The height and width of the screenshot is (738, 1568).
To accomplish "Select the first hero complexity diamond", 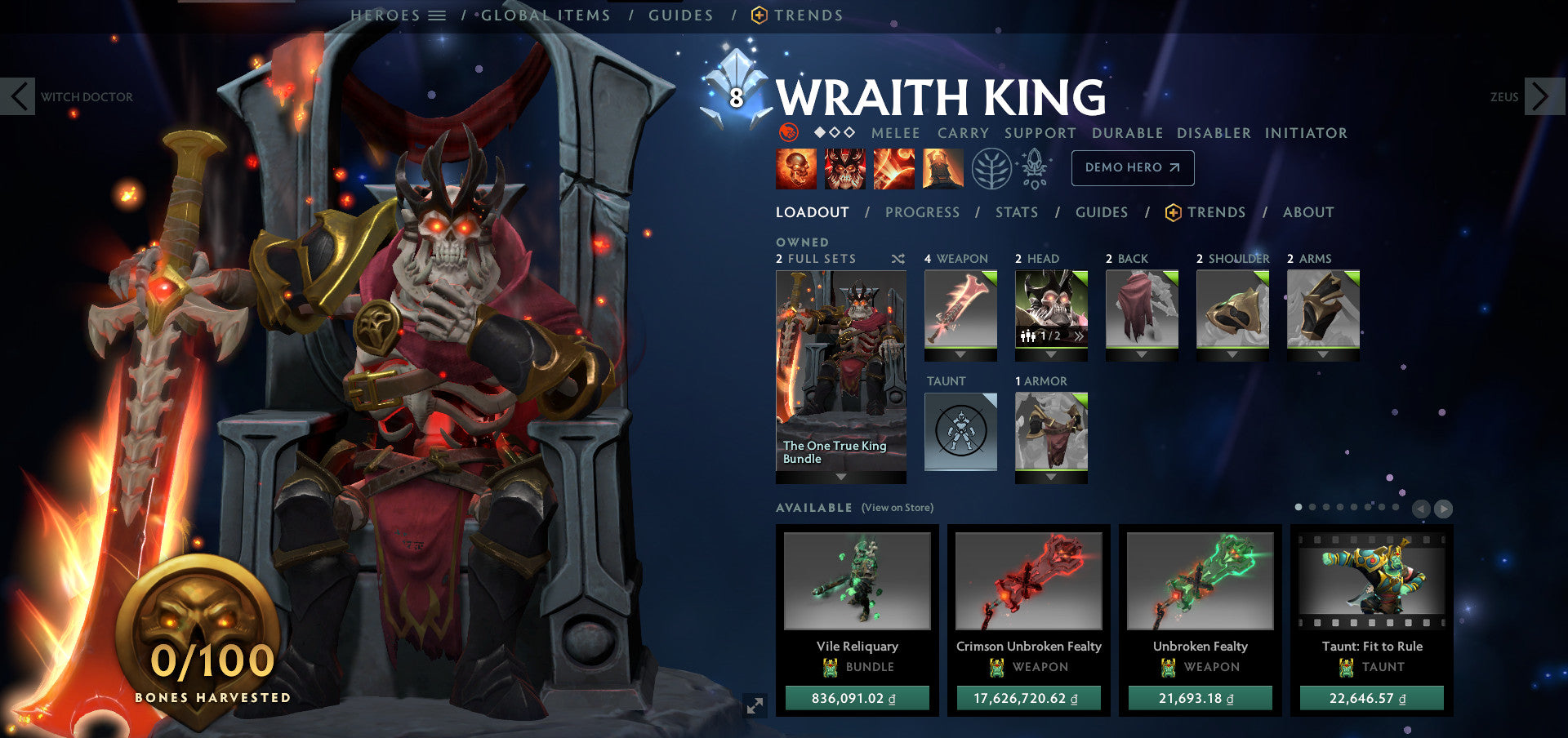I will coord(819,133).
